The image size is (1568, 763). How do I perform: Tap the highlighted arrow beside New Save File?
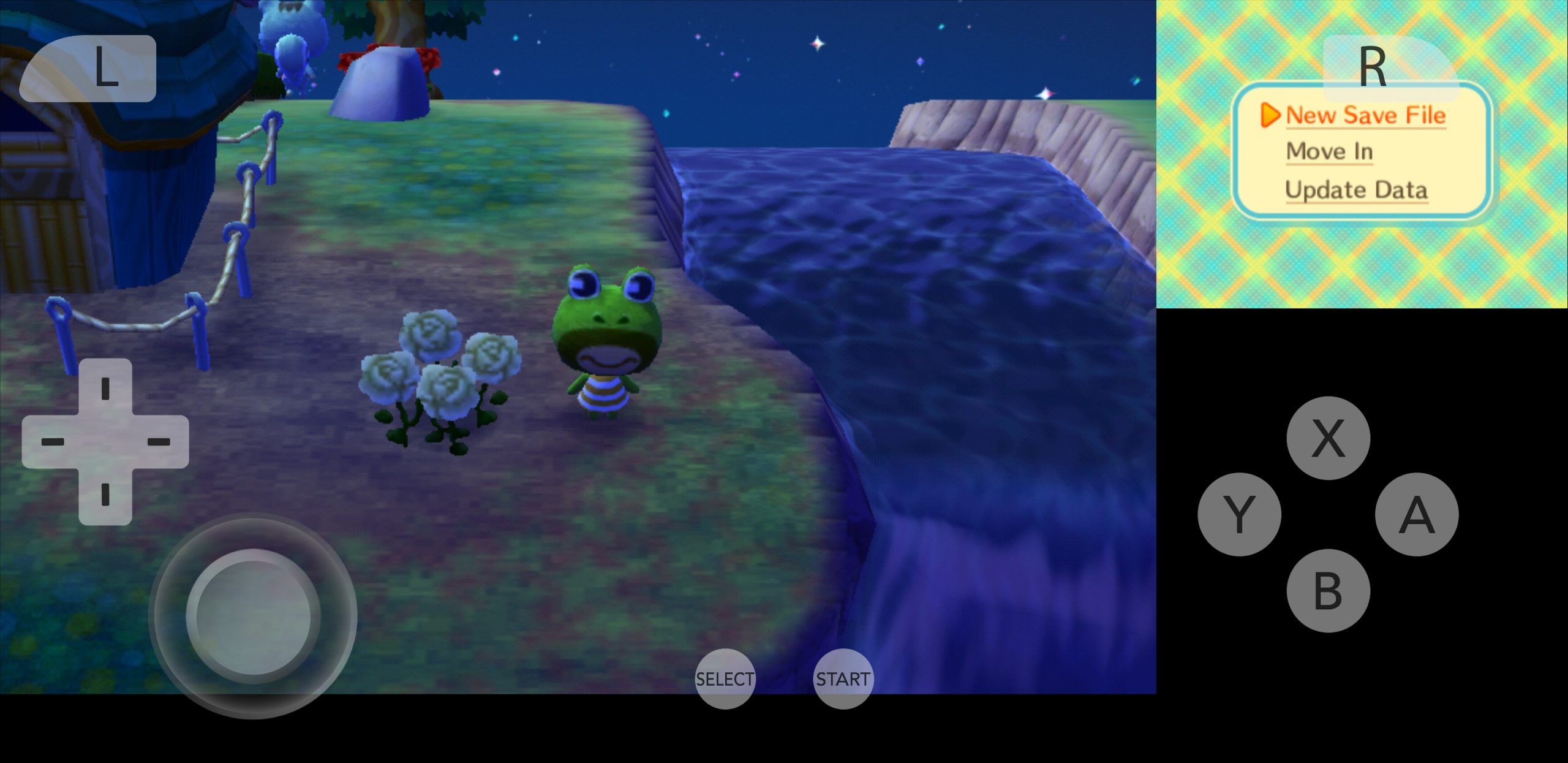(1271, 115)
